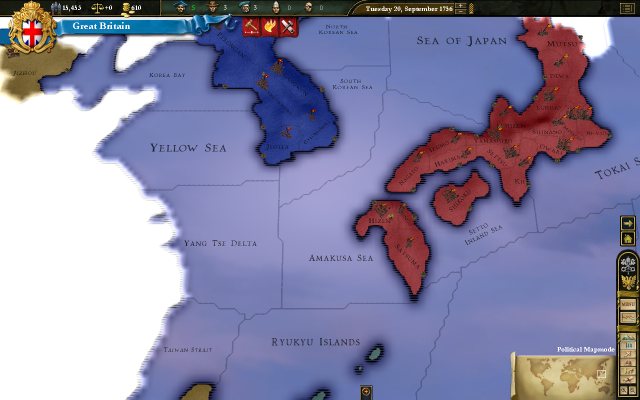Open the ledger below the Menu button
Viewport: 640px width, 400px height.
[x=629, y=320]
